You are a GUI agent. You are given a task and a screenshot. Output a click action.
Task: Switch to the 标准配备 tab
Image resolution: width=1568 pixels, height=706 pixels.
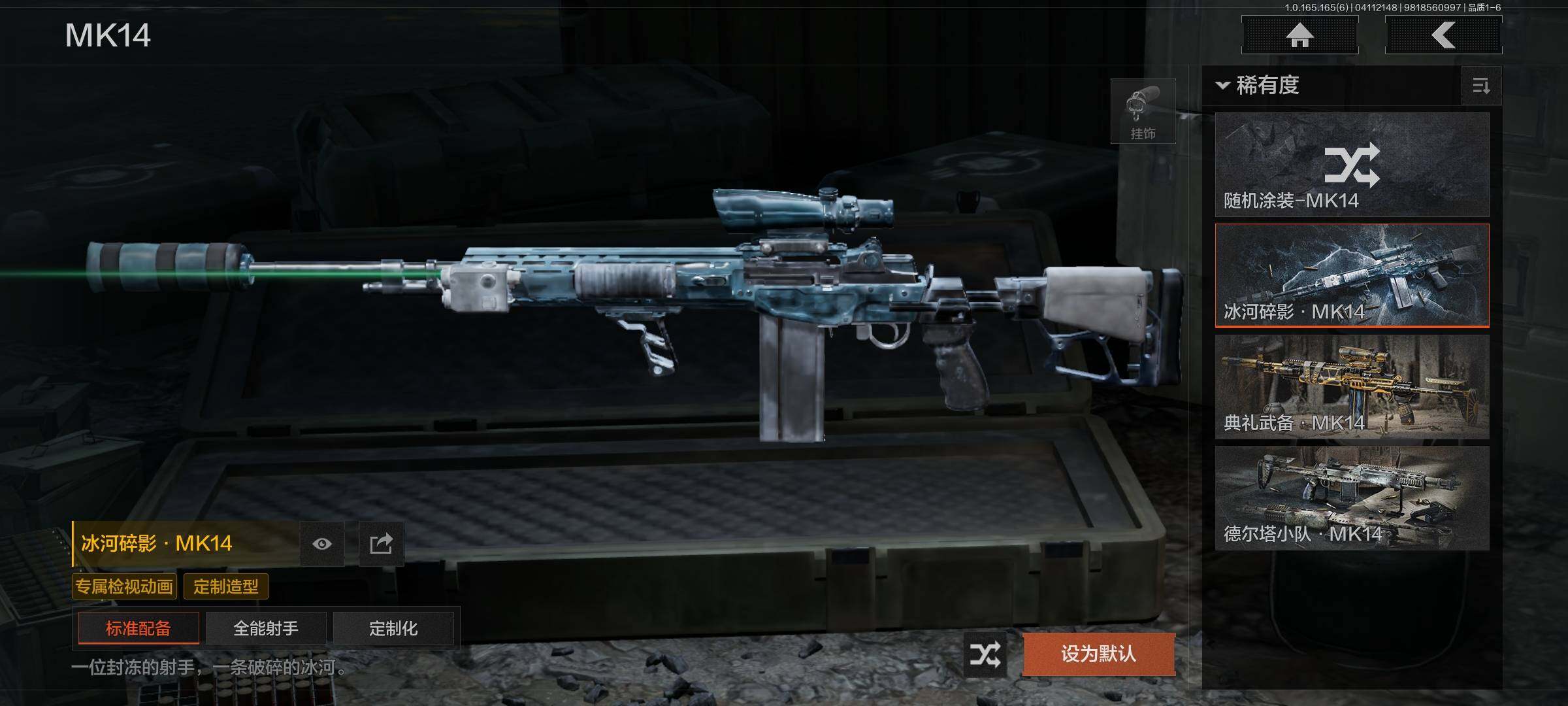coord(139,628)
